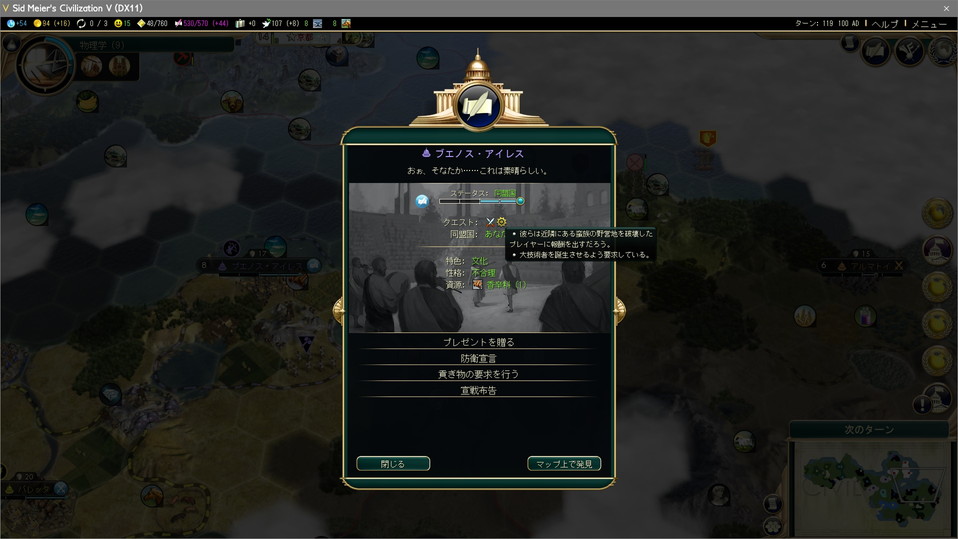958x539 pixels.
Task: Select the 防衛宣言 pledge to protect option
Action: 478,358
